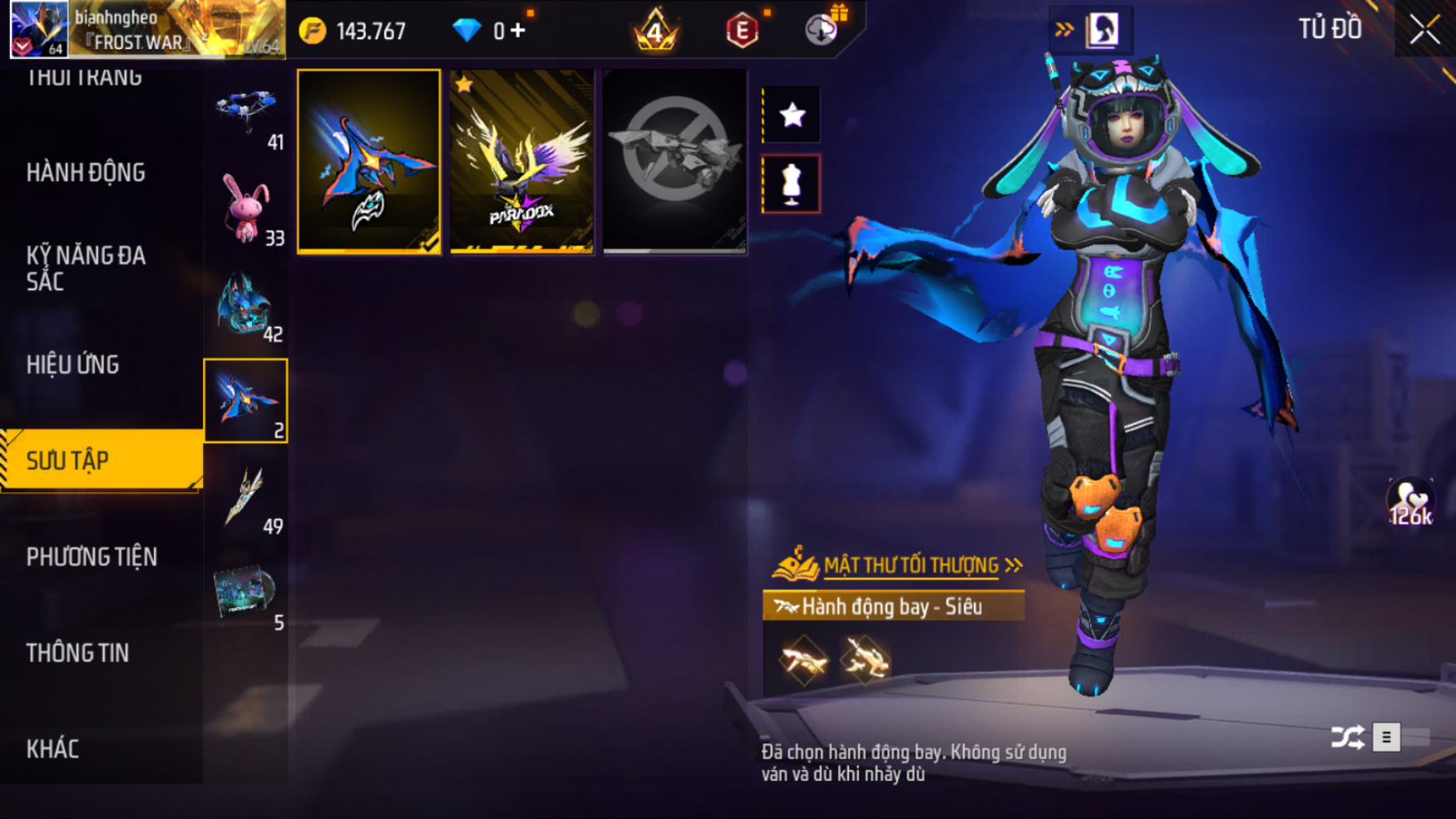
Task: Switch to the Khác category
Action: coord(52,748)
